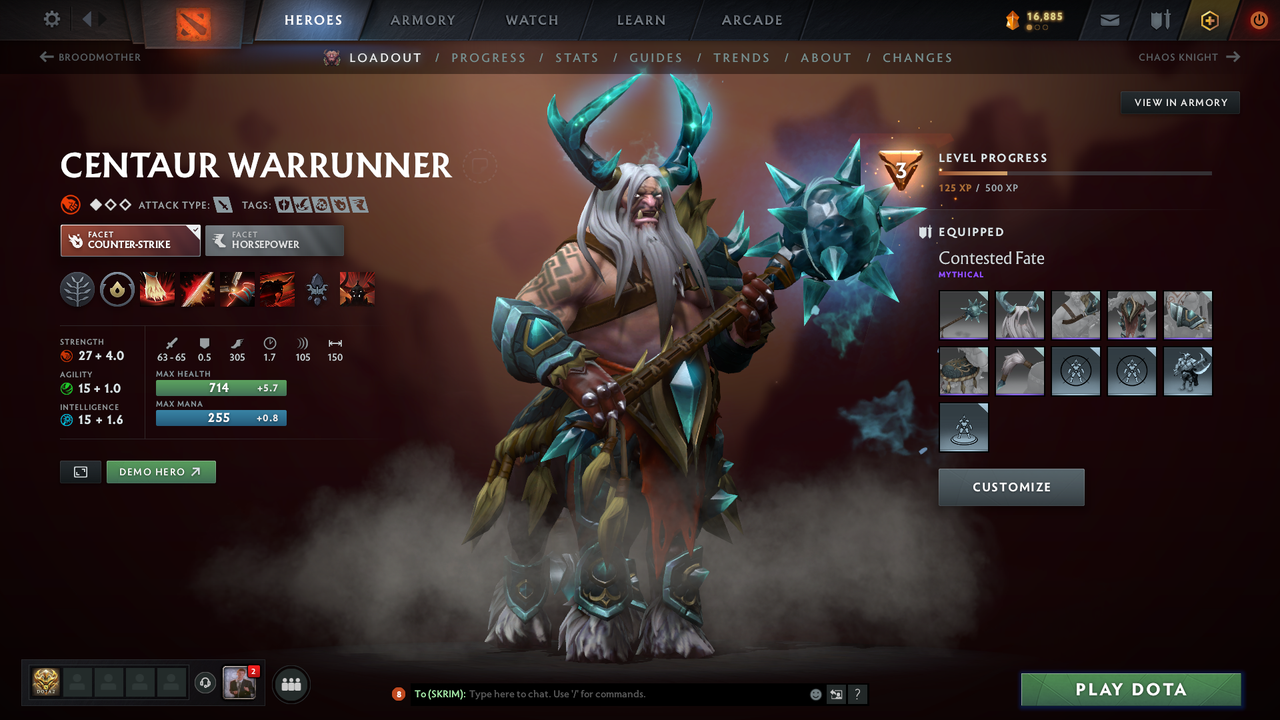Open the emoticon picker in chat
The width and height of the screenshot is (1280, 720).
click(x=815, y=693)
